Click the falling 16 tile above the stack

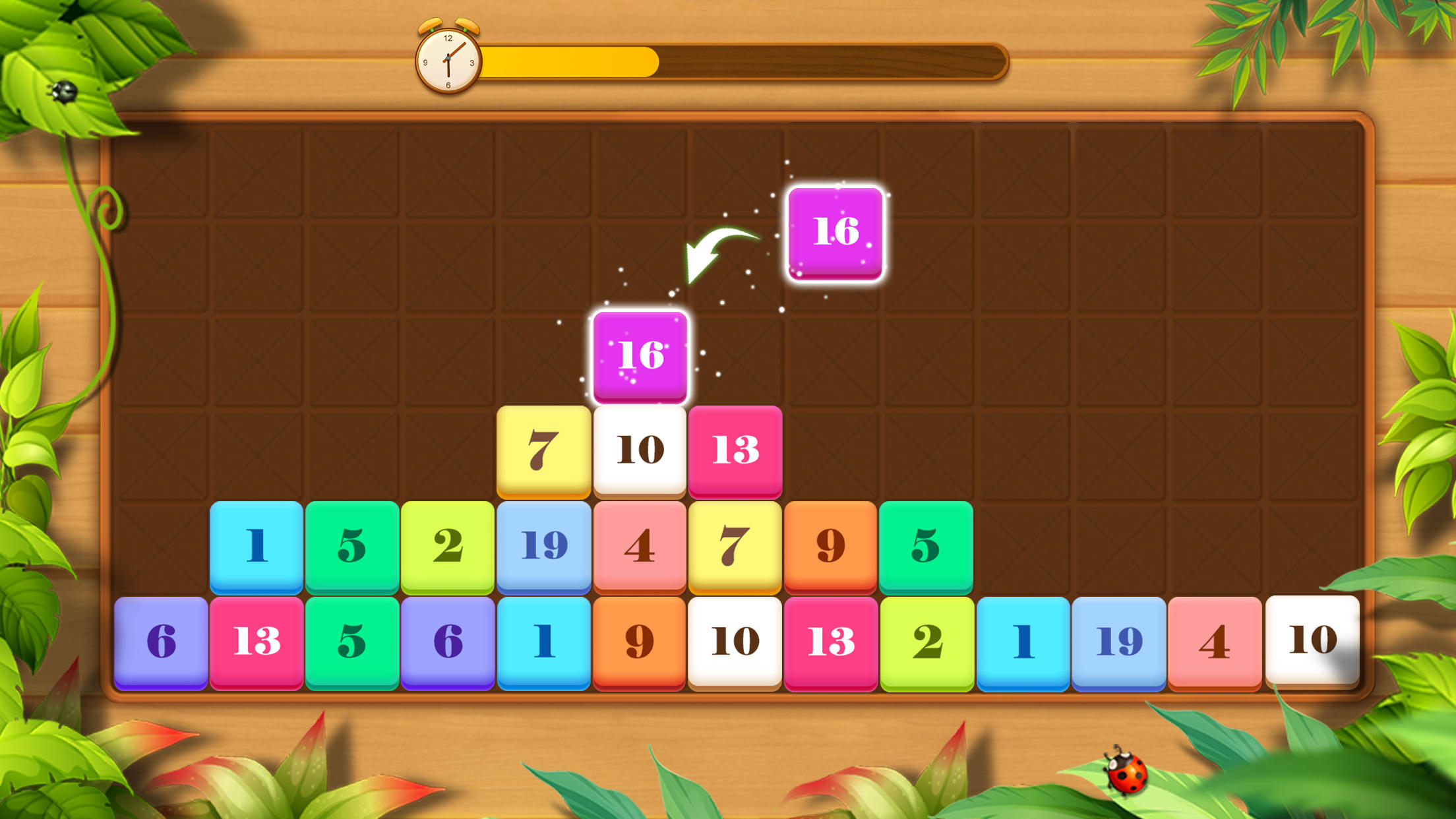click(834, 232)
